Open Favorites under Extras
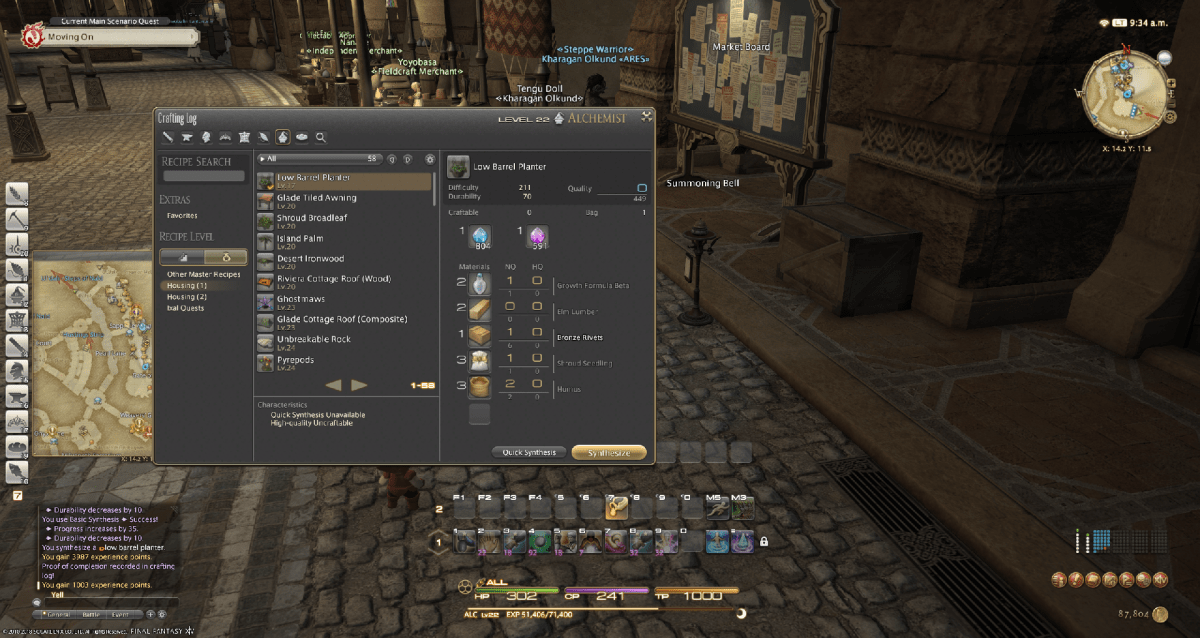Screen dimensions: 1200x638 [182, 215]
